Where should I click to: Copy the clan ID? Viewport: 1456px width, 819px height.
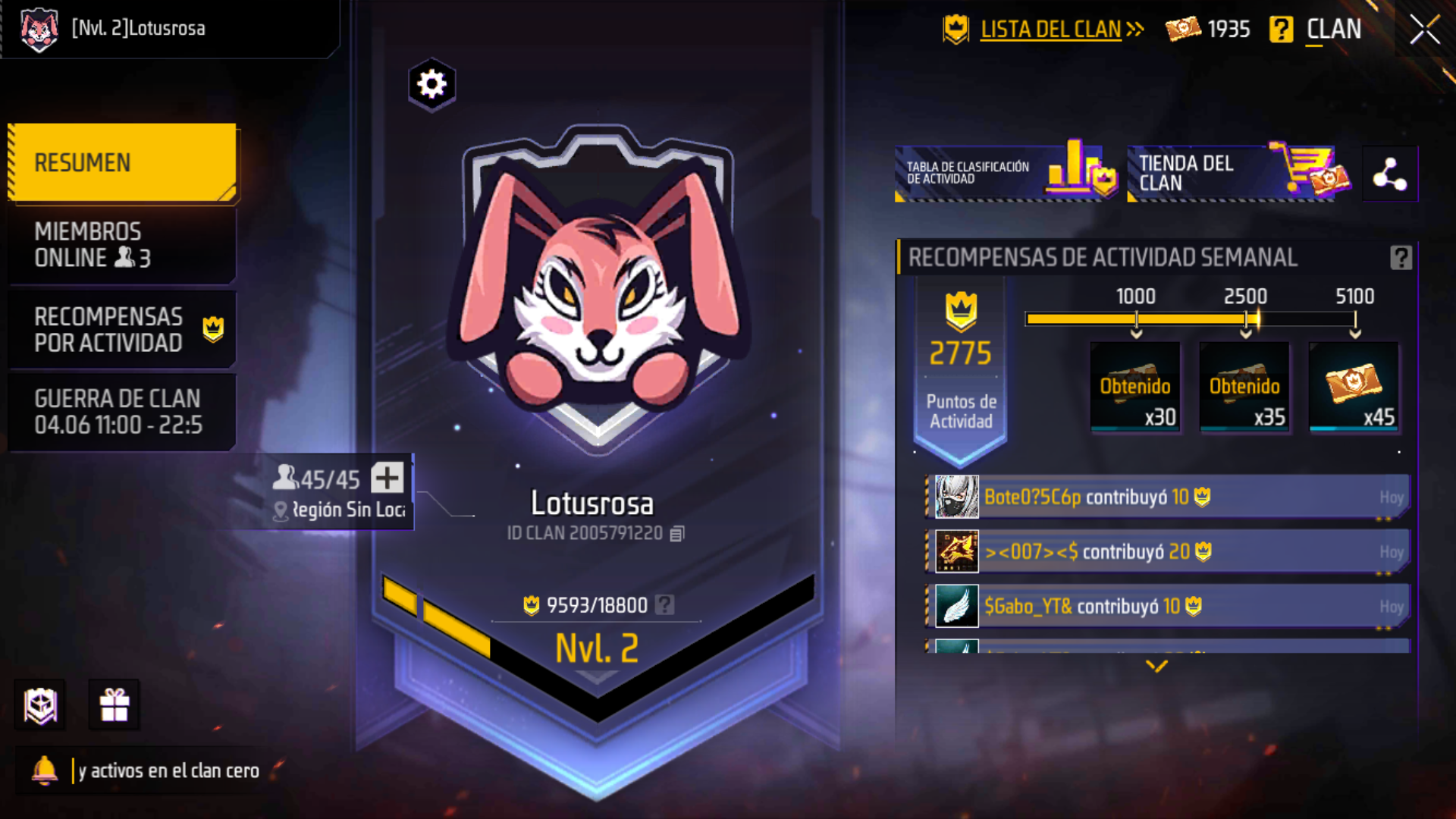(677, 534)
